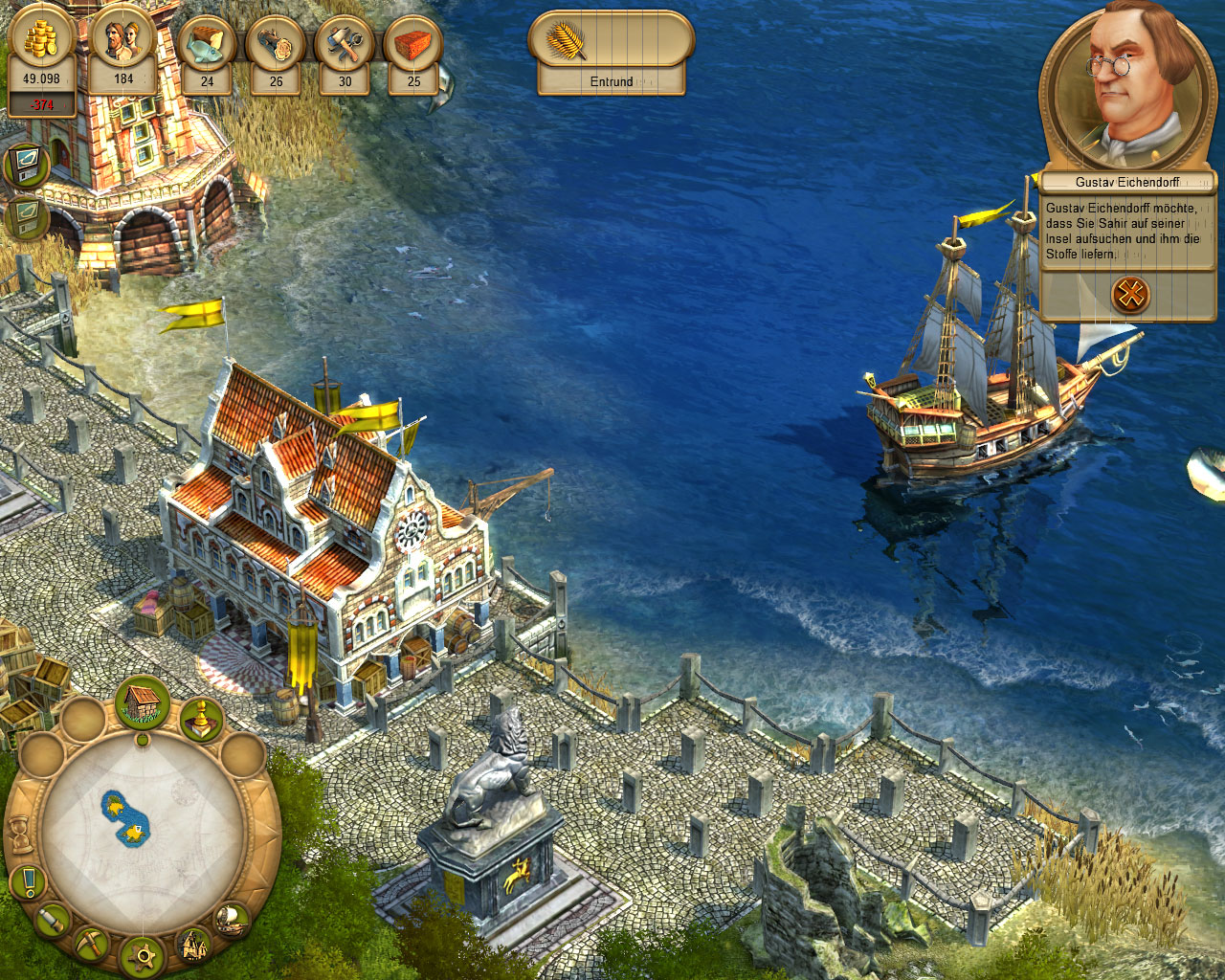Image resolution: width=1225 pixels, height=980 pixels.
Task: Open the gear options button
Action: [145, 955]
